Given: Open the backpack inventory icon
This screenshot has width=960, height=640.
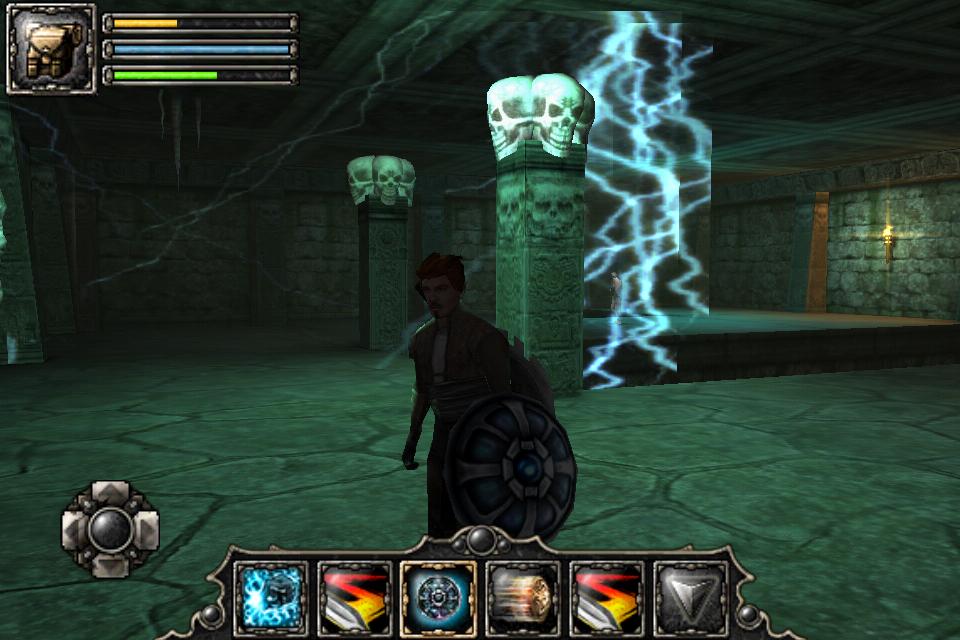Looking at the screenshot, I should (51, 49).
